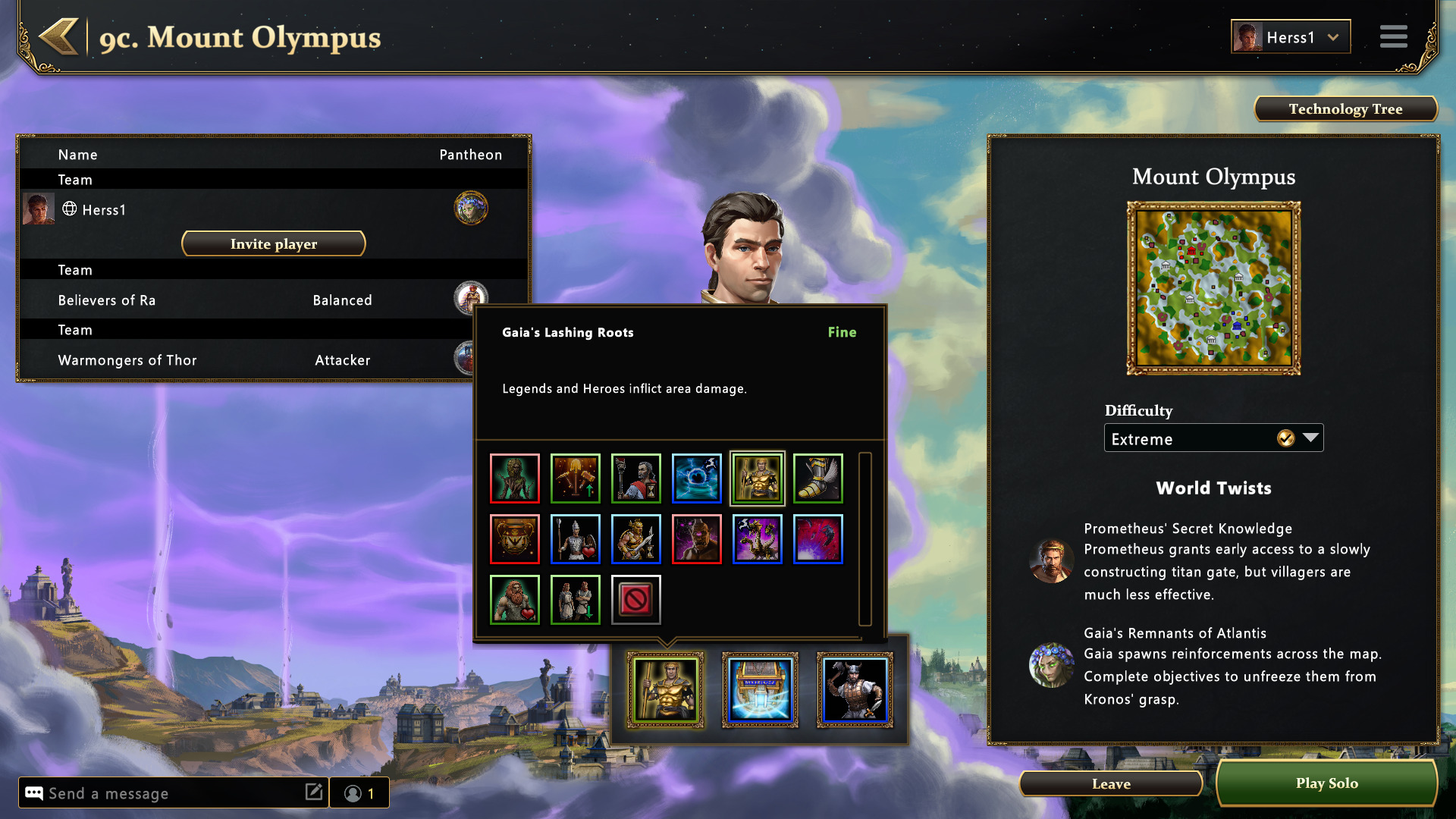Open the hamburger main menu
Screen dimensions: 1456x819
tap(1393, 36)
